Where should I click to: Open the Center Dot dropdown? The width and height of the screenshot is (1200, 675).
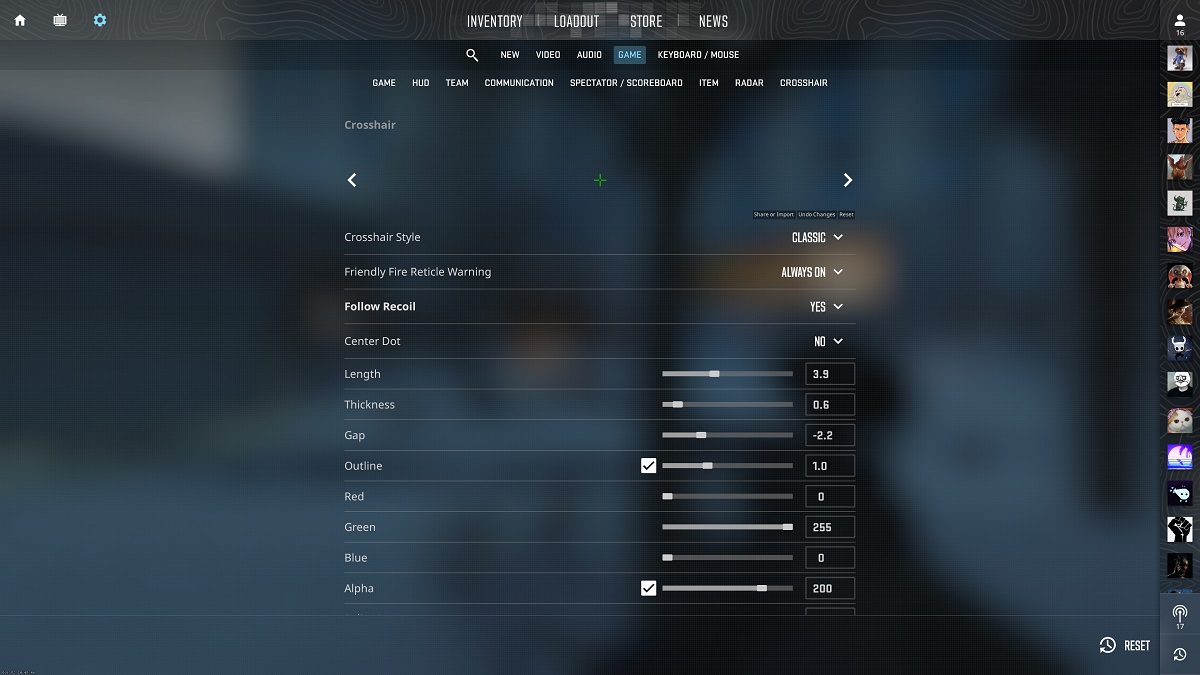[x=828, y=341]
